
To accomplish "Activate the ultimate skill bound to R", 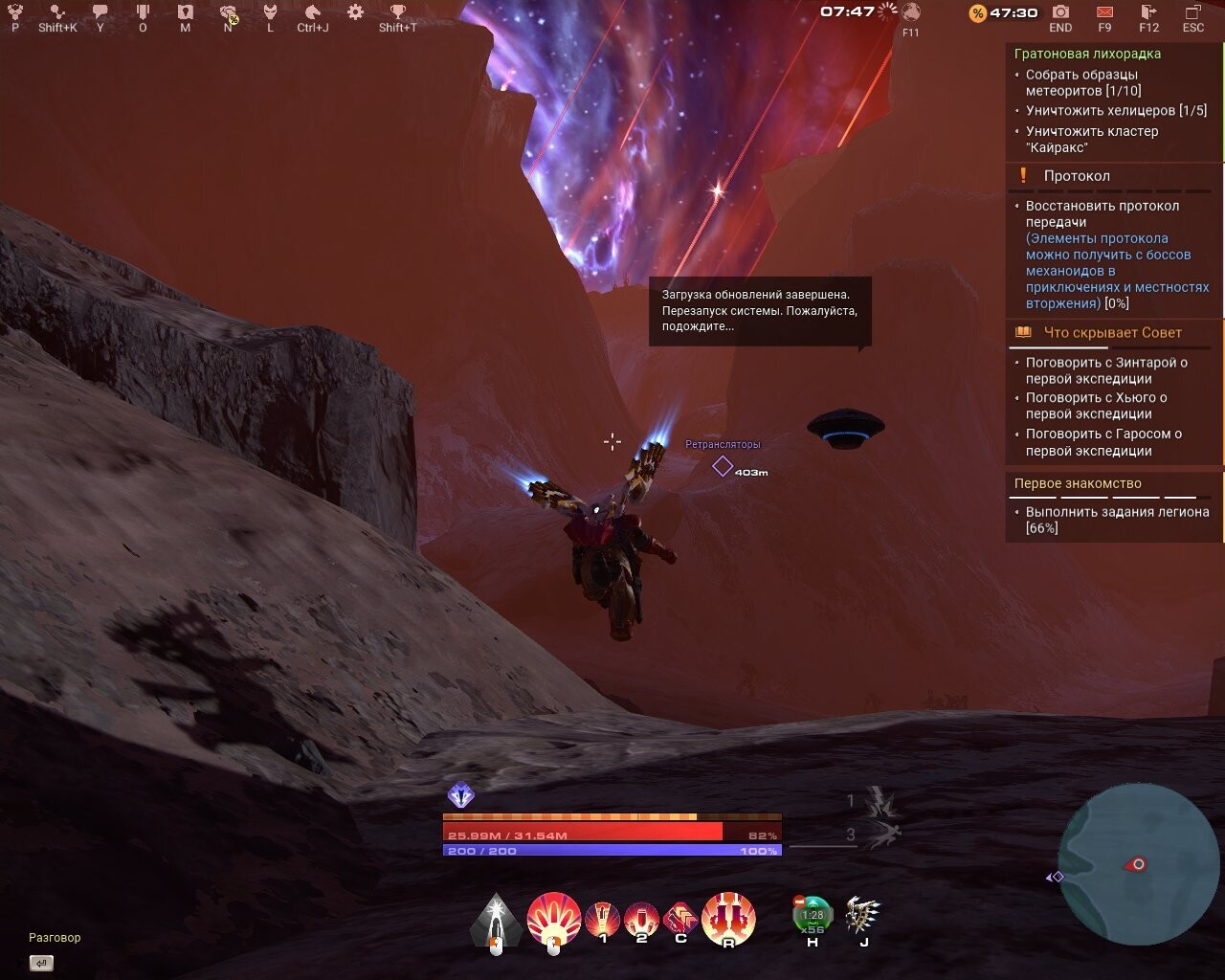I will point(729,917).
